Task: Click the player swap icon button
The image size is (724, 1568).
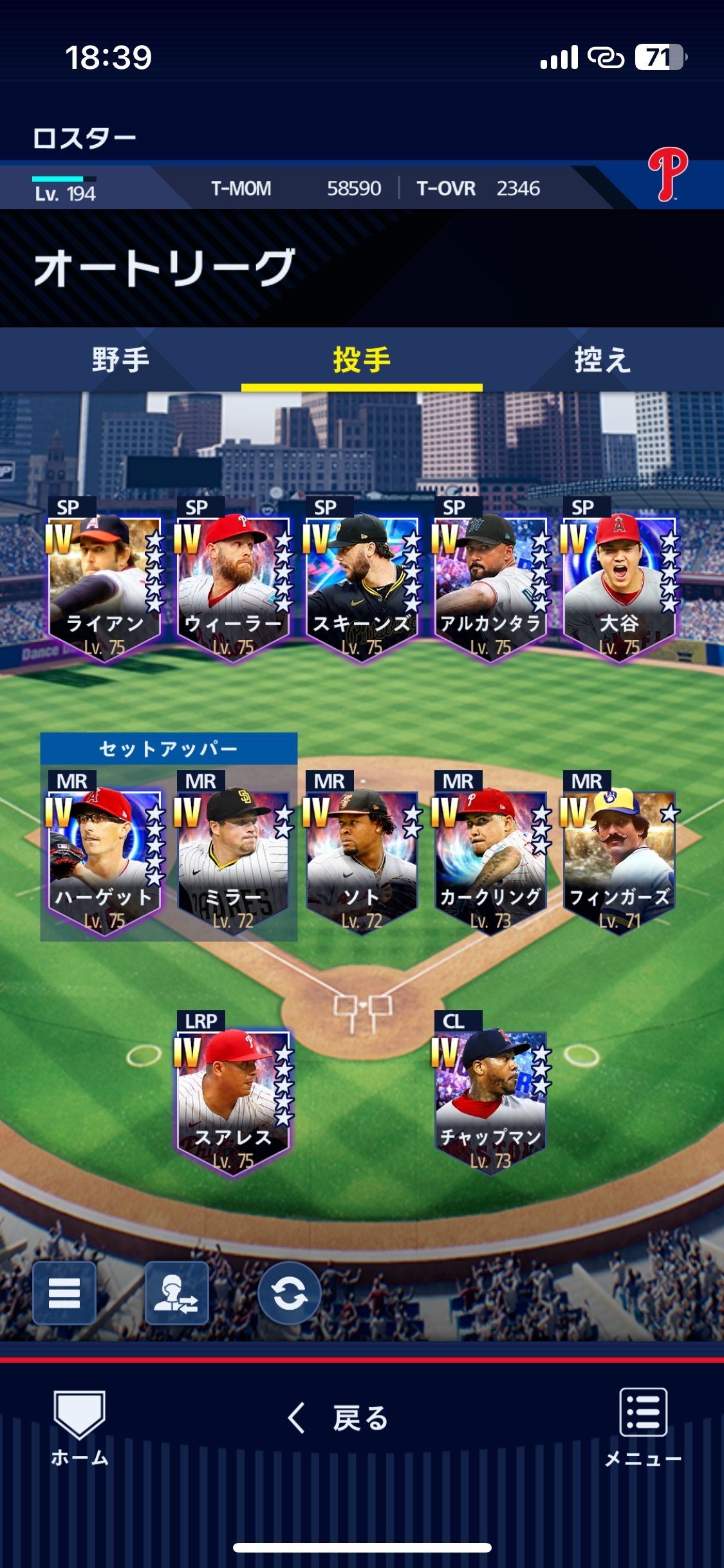Action: pyautogui.click(x=176, y=1293)
